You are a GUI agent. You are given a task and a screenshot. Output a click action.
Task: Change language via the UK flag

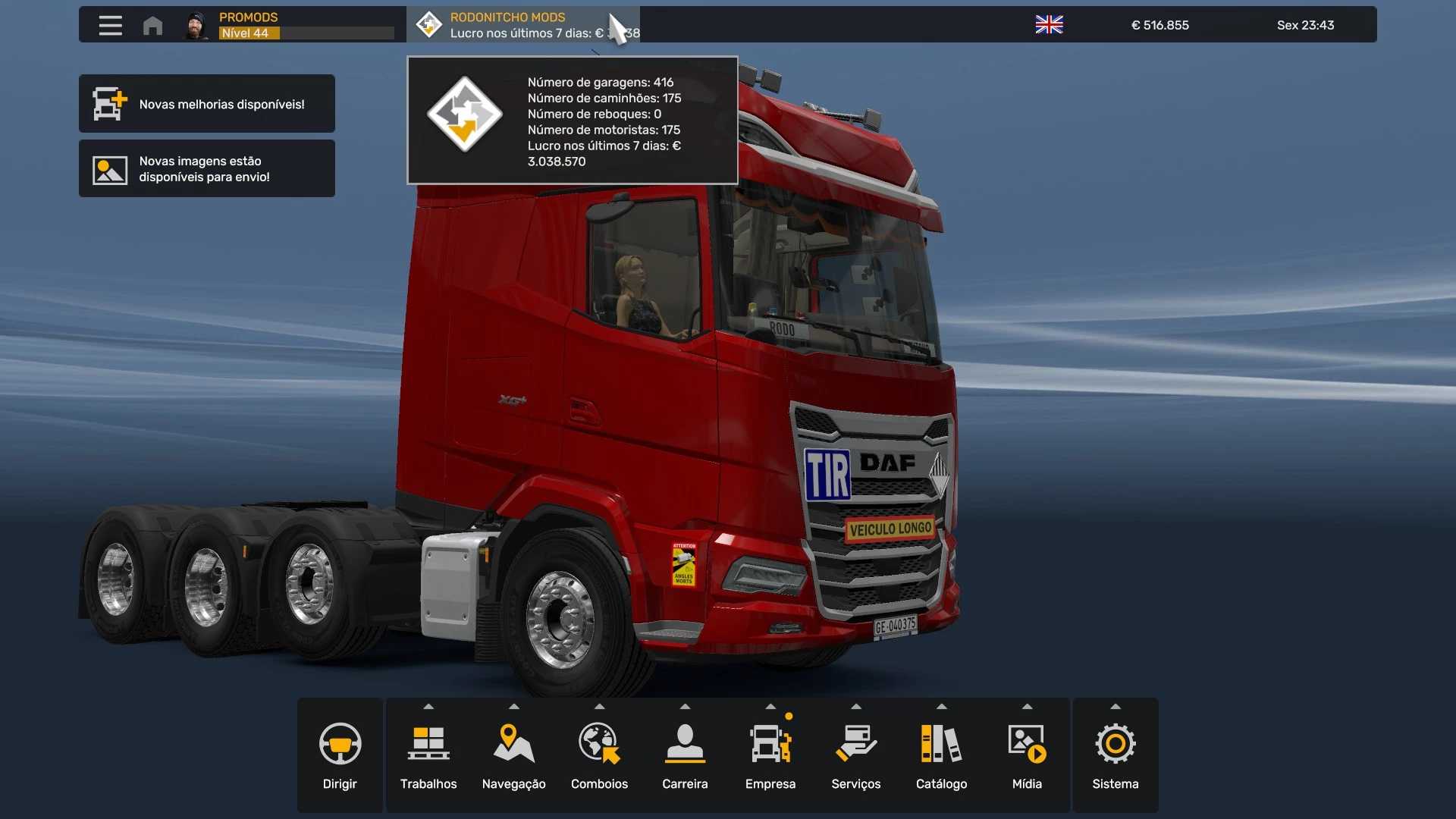click(1049, 25)
